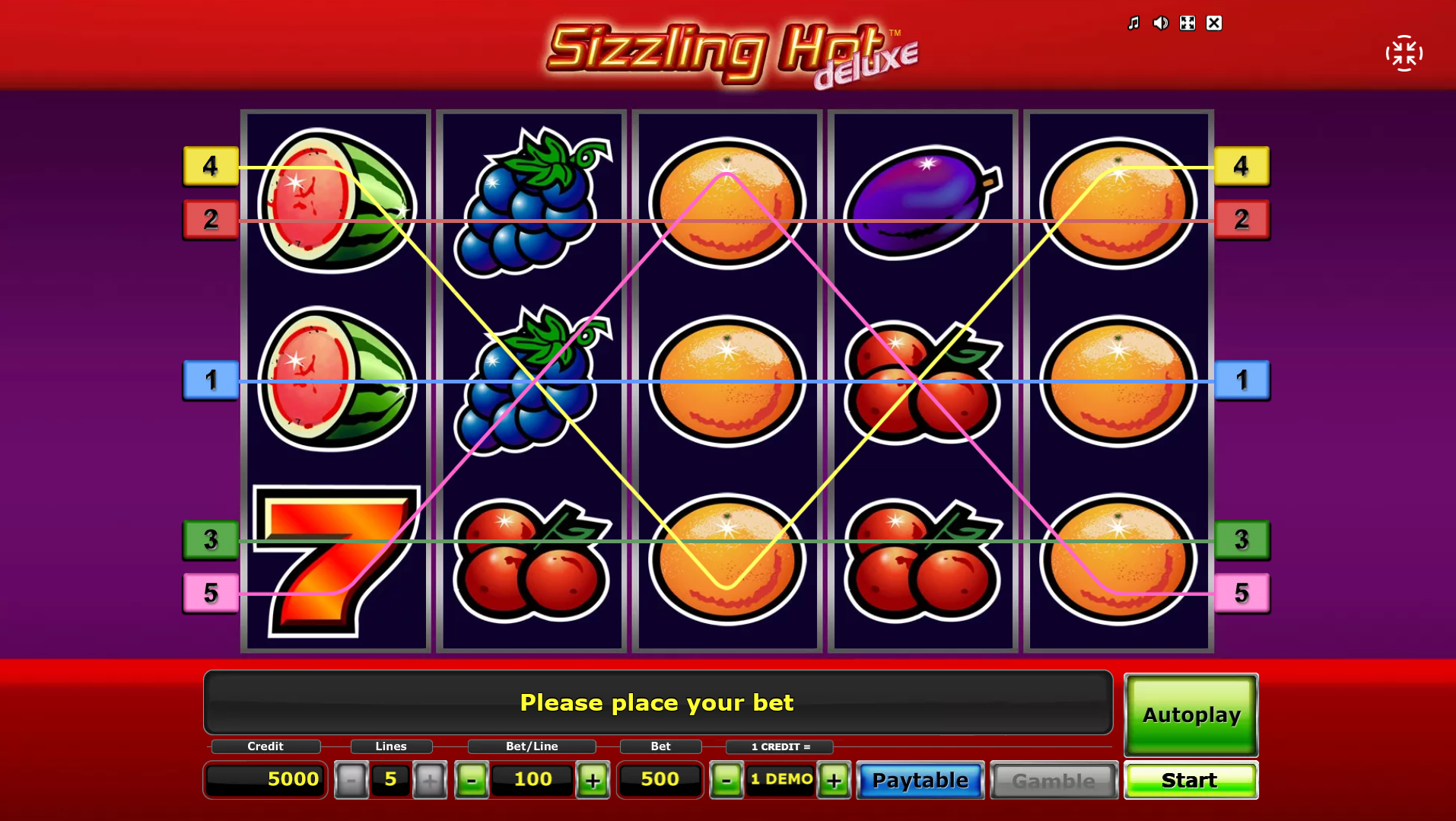Click the Credit display showing 5000
Viewport: 1456px width, 821px height.
pyautogui.click(x=264, y=779)
